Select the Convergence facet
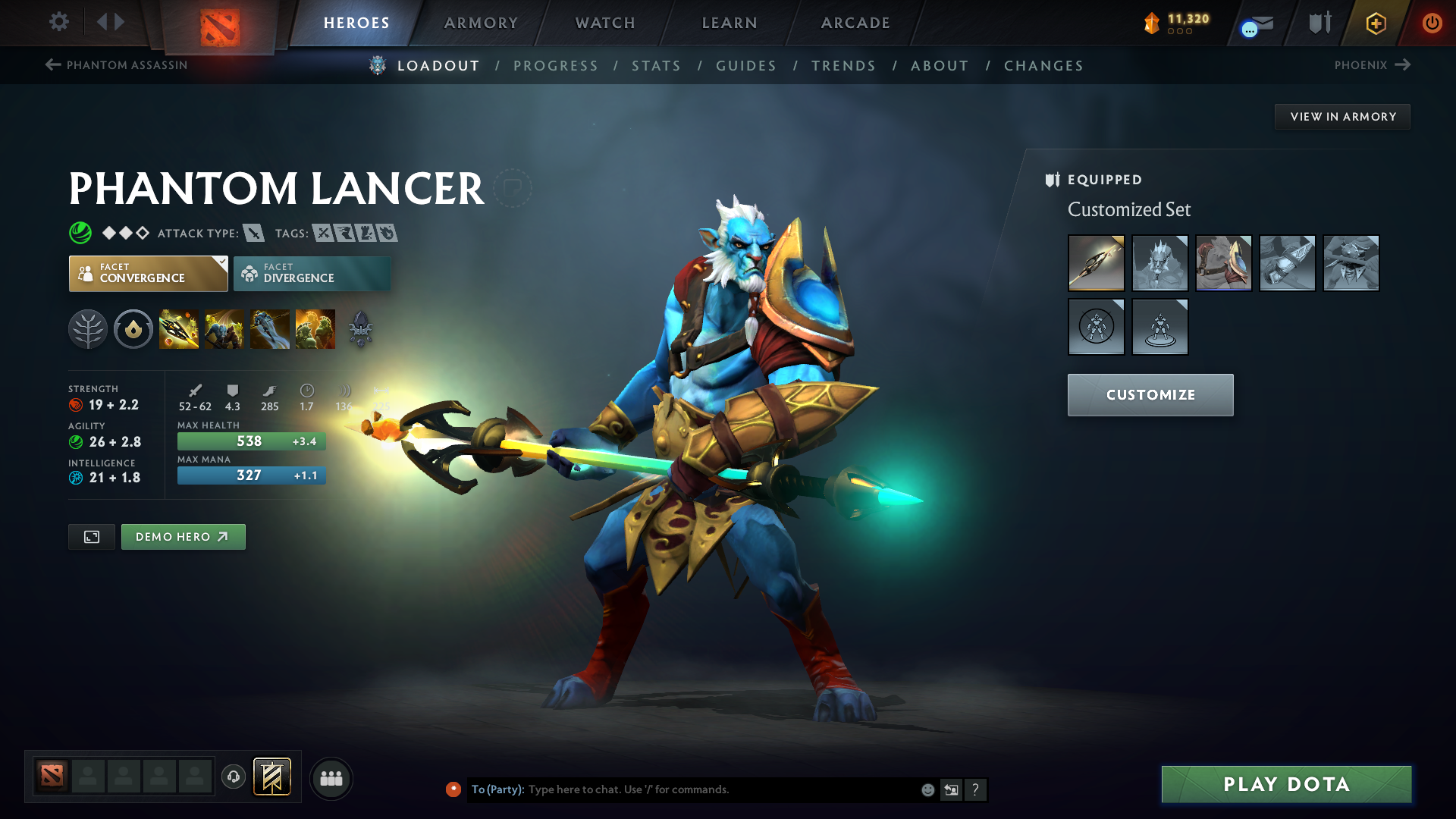Image resolution: width=1456 pixels, height=819 pixels. point(148,273)
